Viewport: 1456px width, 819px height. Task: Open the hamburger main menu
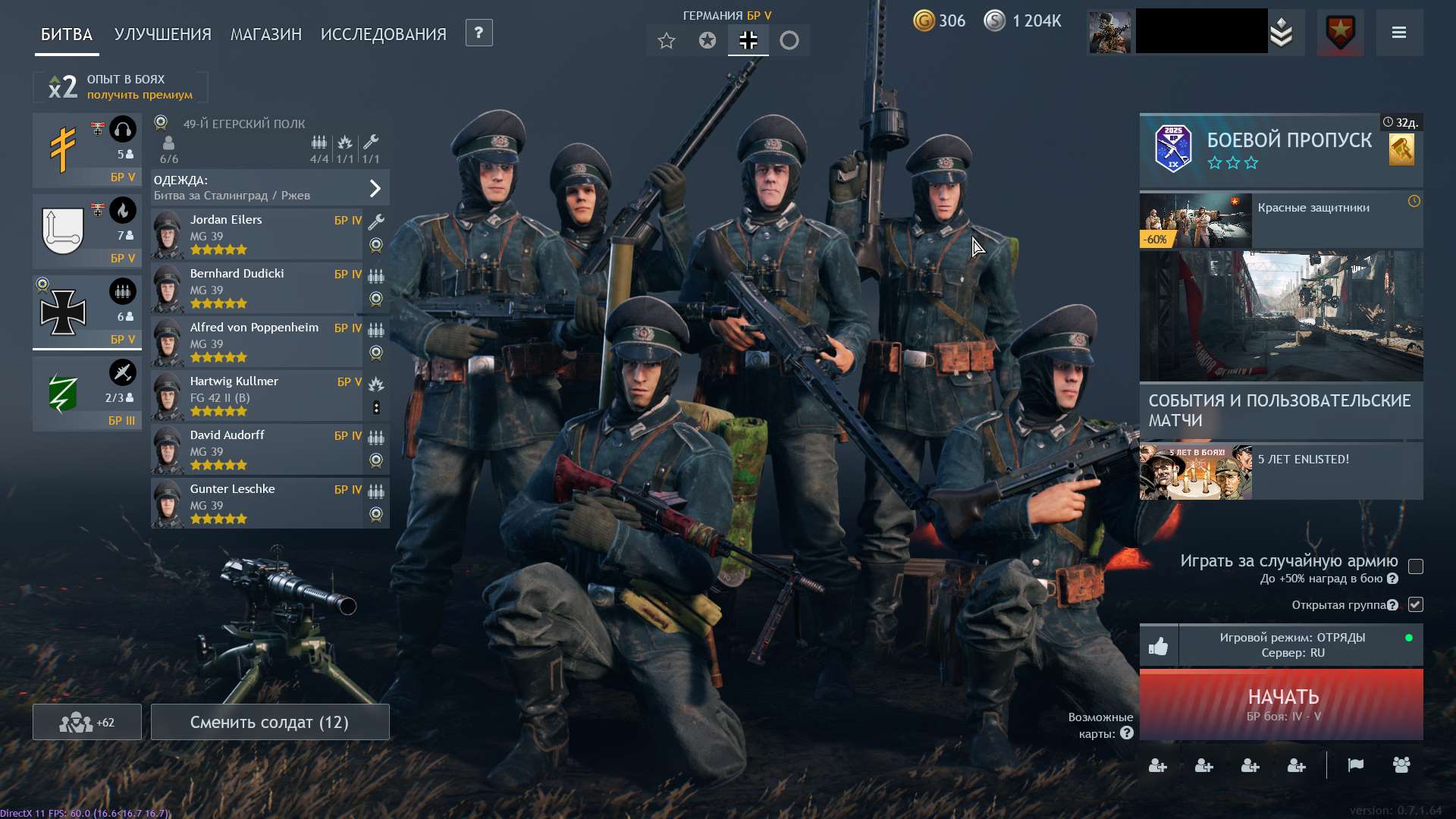coord(1398,33)
